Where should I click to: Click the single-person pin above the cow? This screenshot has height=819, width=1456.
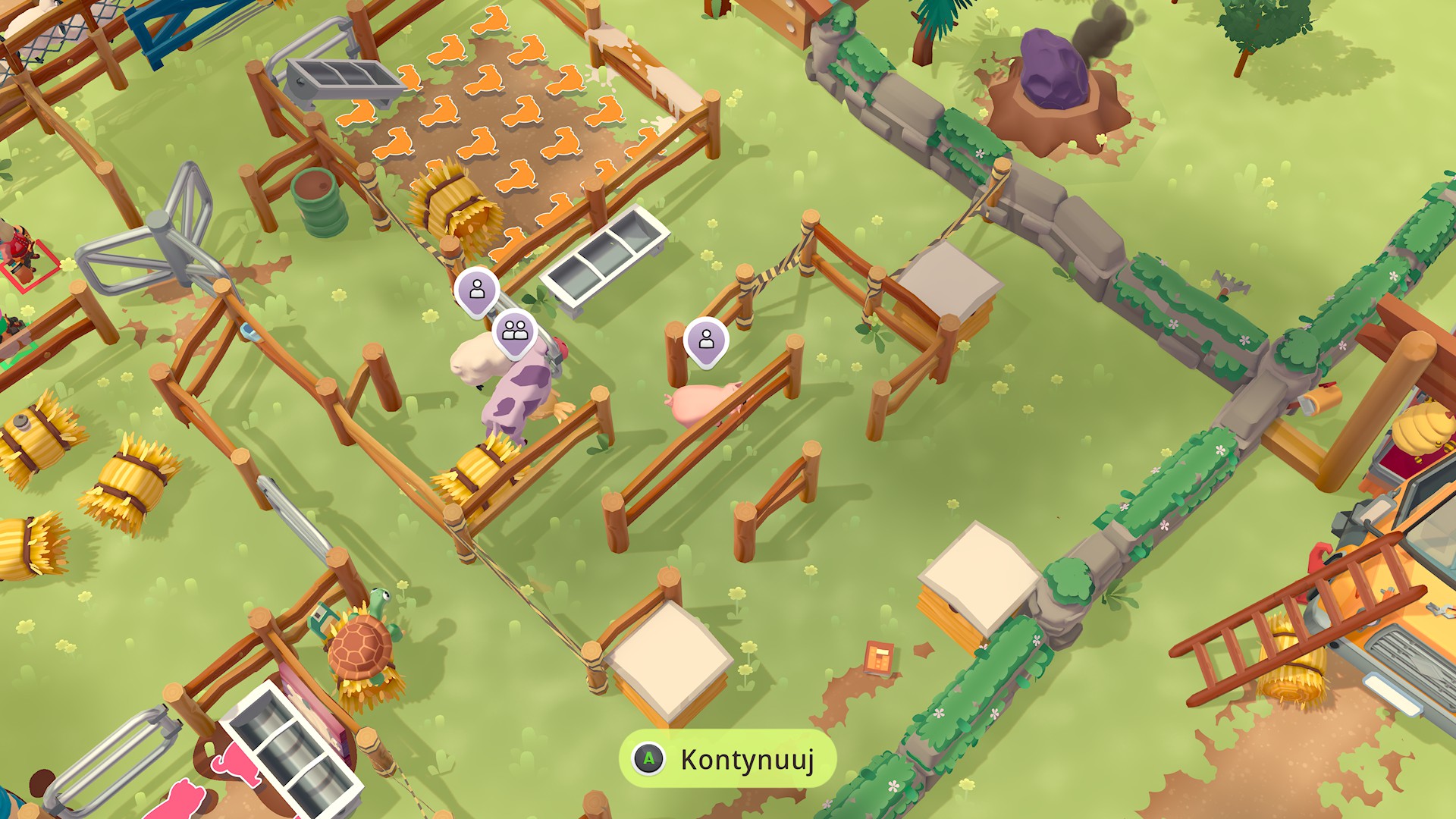(x=476, y=291)
